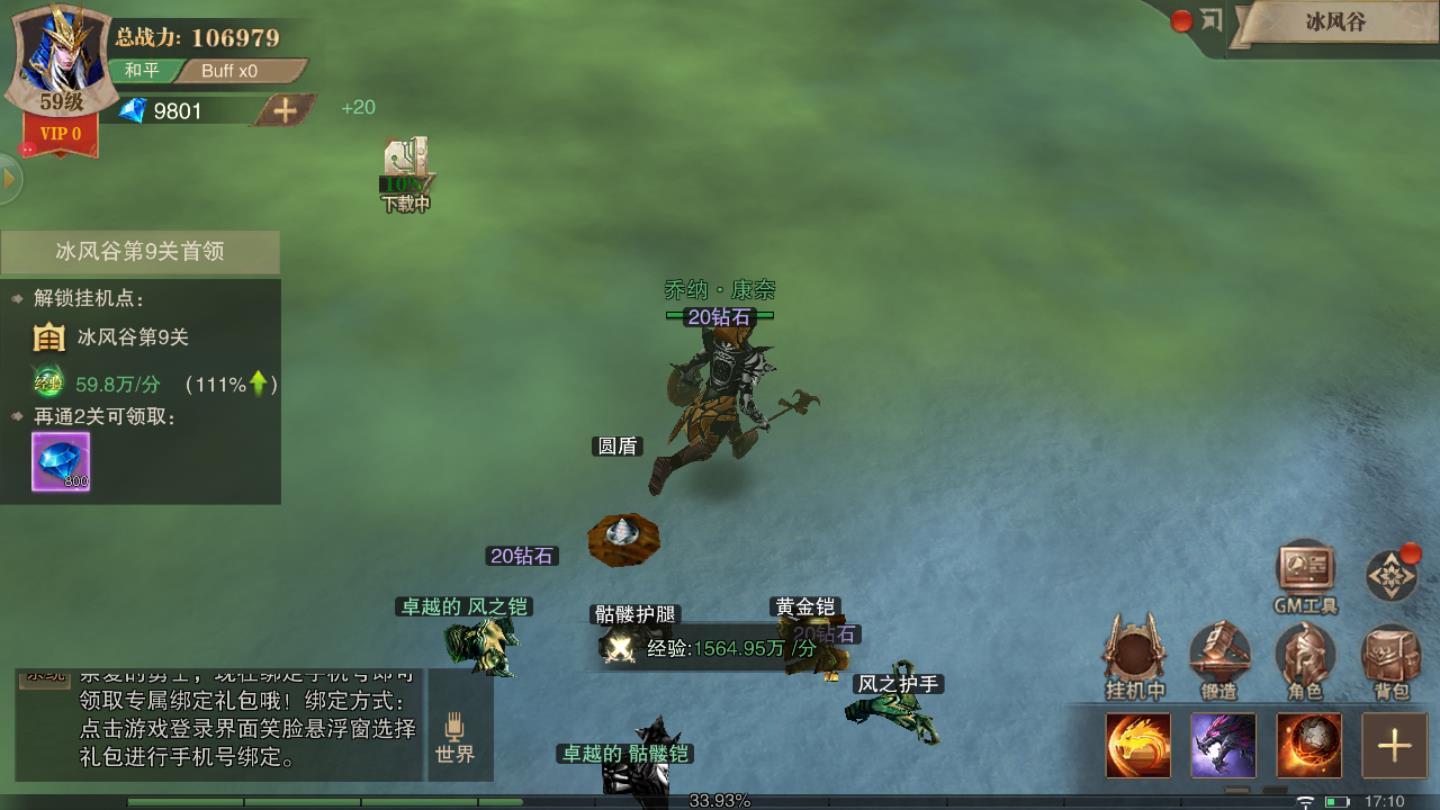
Task: Open the four-arrow menu icon with red dot
Action: tap(1391, 576)
